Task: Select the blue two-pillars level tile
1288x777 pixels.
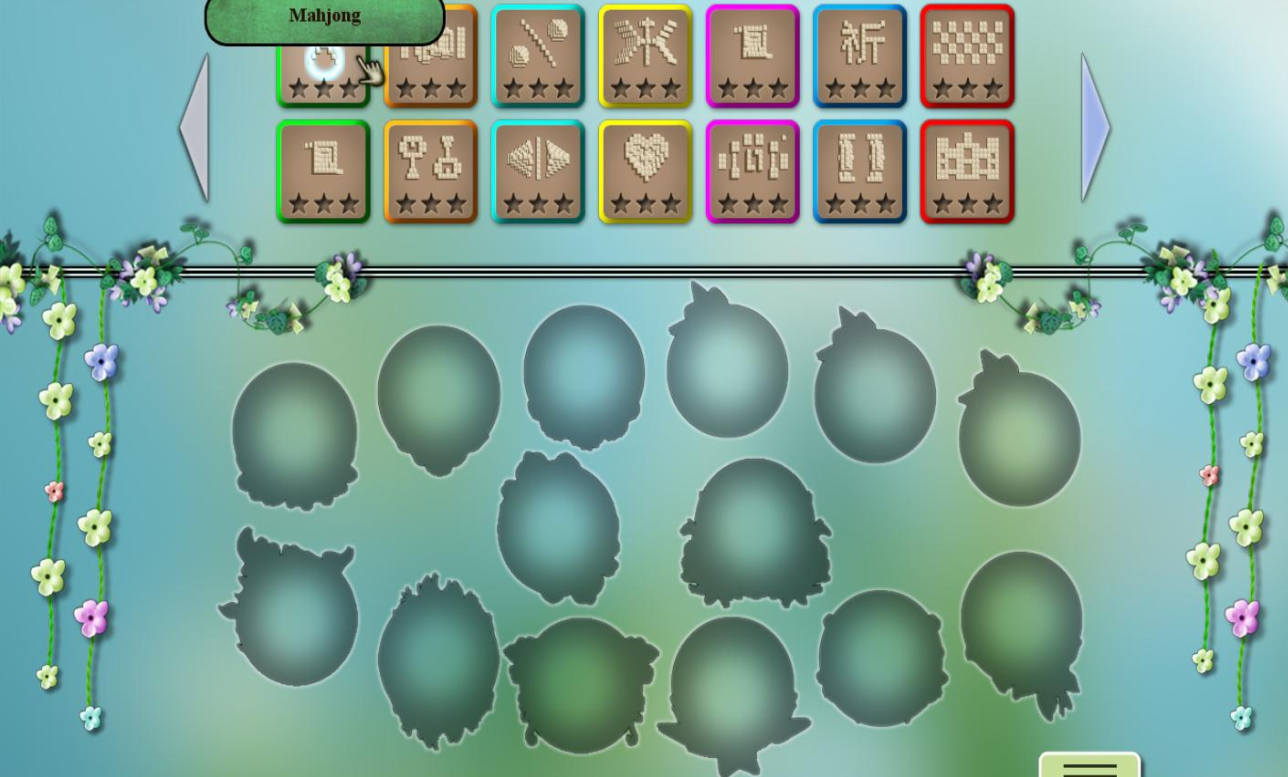Action: [x=860, y=171]
